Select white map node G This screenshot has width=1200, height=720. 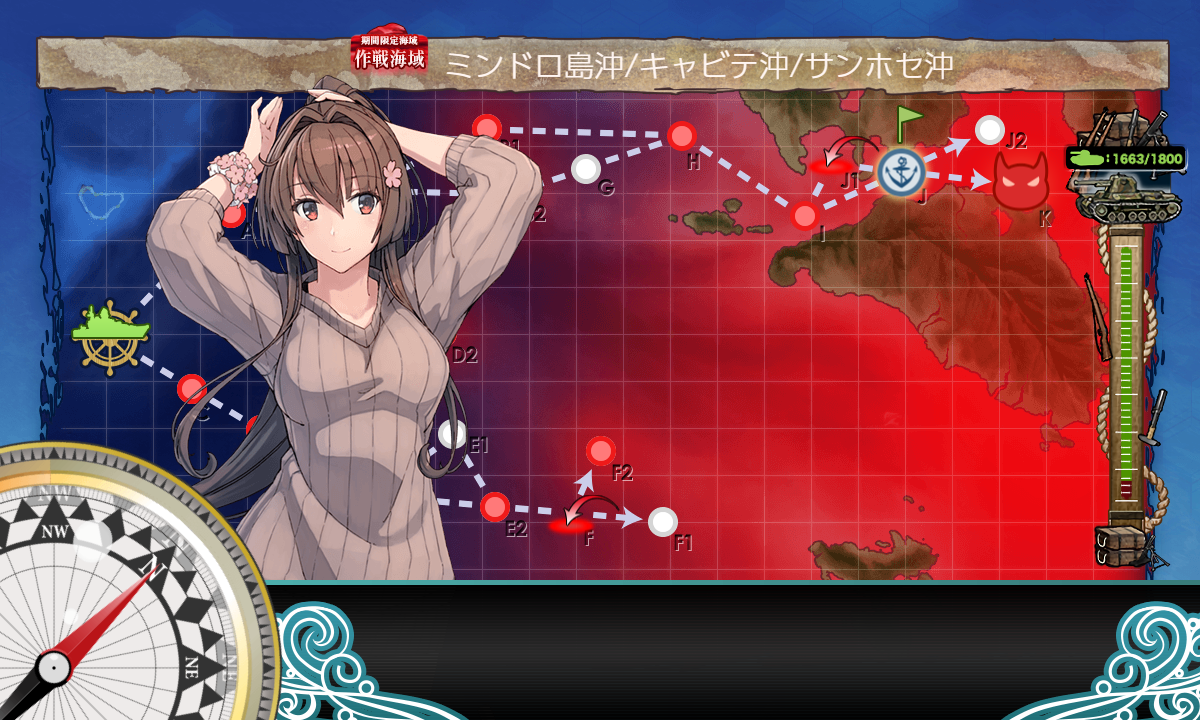pyautogui.click(x=586, y=169)
